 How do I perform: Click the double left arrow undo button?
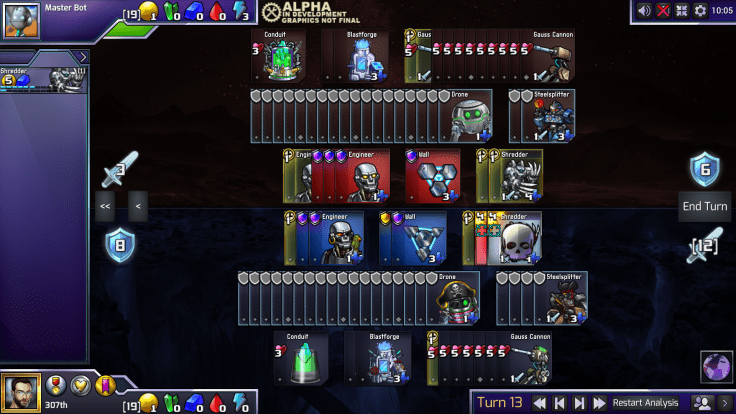[x=104, y=206]
